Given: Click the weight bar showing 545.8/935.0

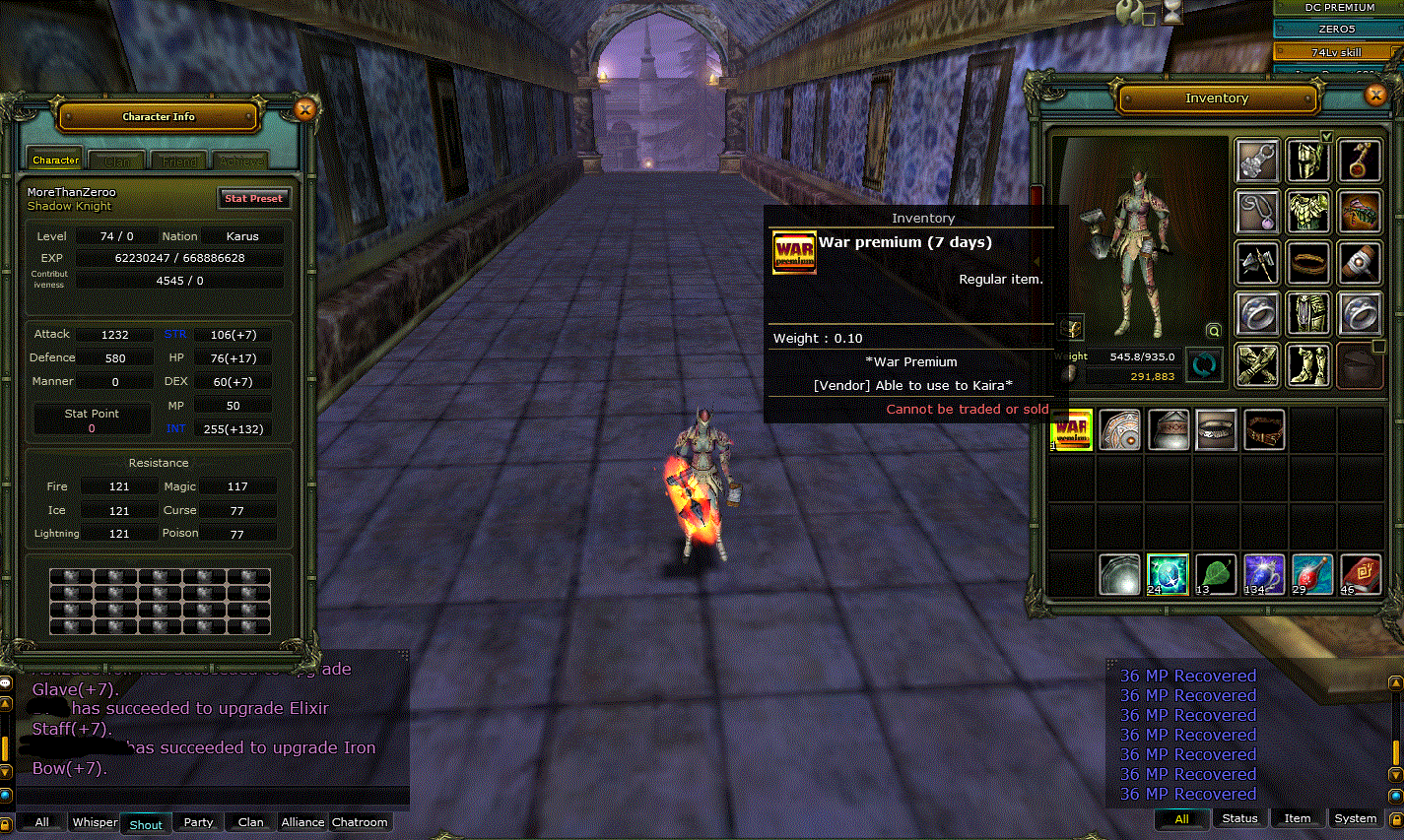Looking at the screenshot, I should coord(1143,356).
